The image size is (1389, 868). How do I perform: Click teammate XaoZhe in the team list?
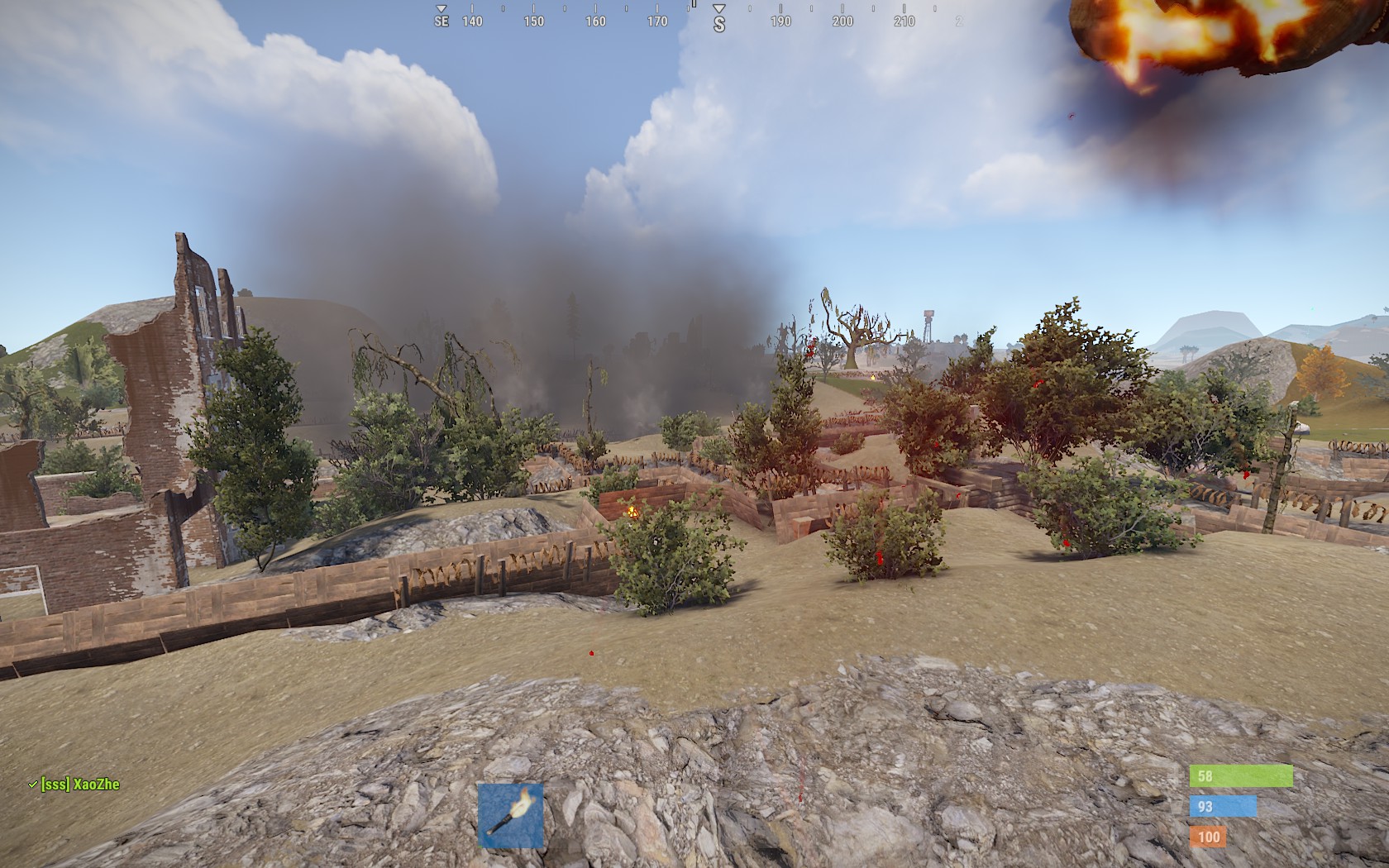pos(79,784)
